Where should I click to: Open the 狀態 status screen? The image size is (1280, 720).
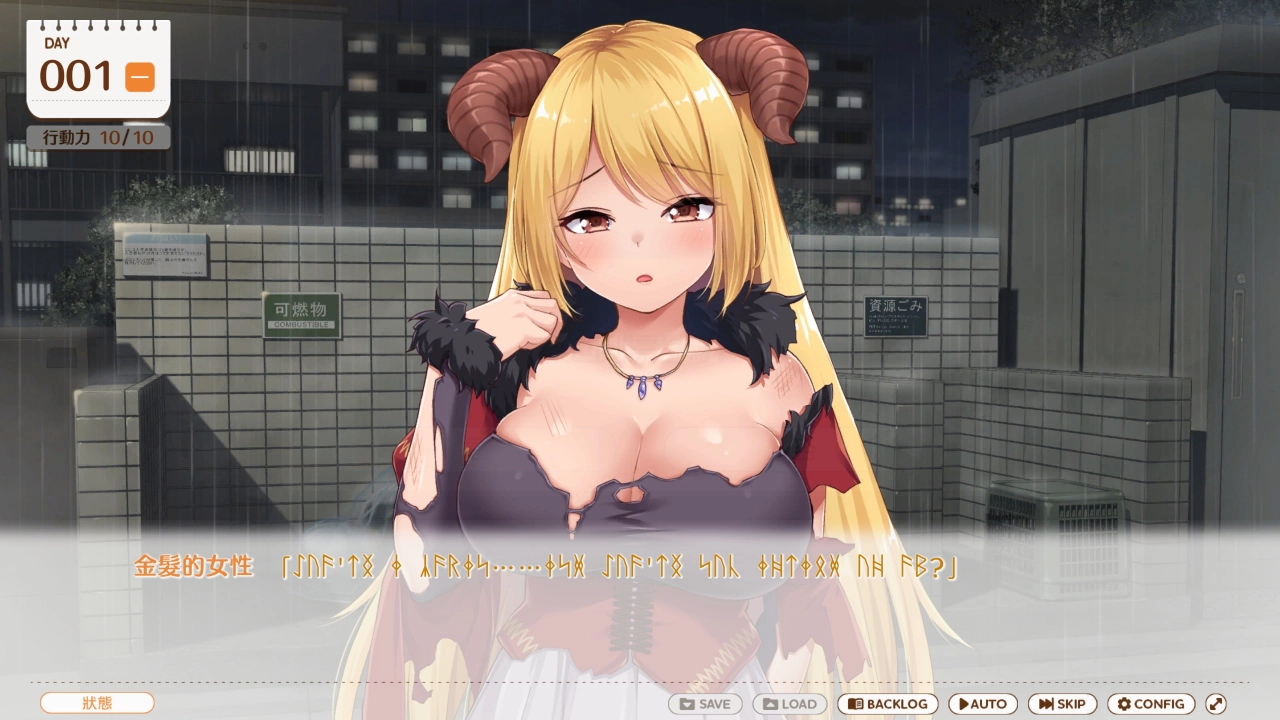(96, 704)
